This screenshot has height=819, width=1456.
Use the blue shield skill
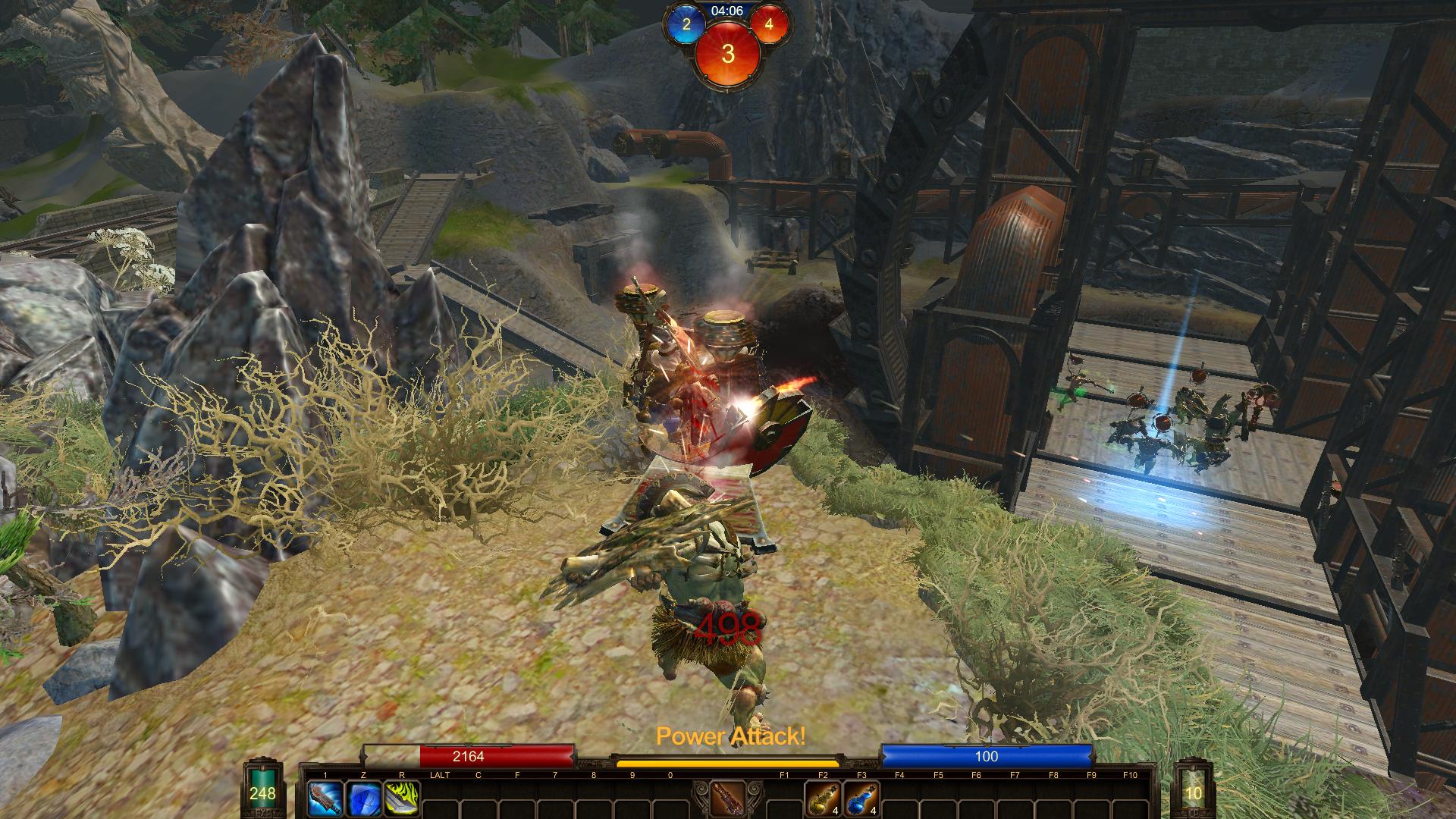tap(363, 799)
